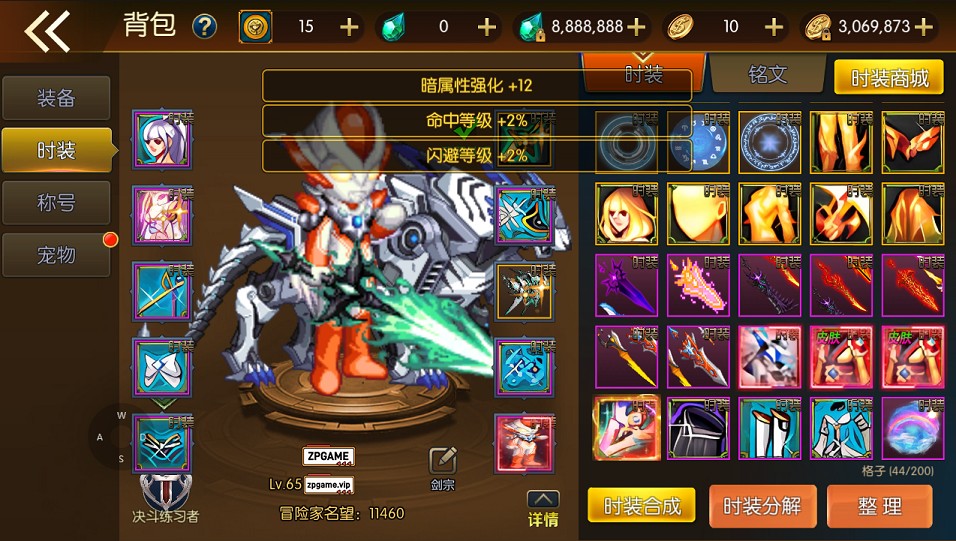This screenshot has width=956, height=541.
Task: Open the 时装商城 costume shop
Action: point(888,76)
